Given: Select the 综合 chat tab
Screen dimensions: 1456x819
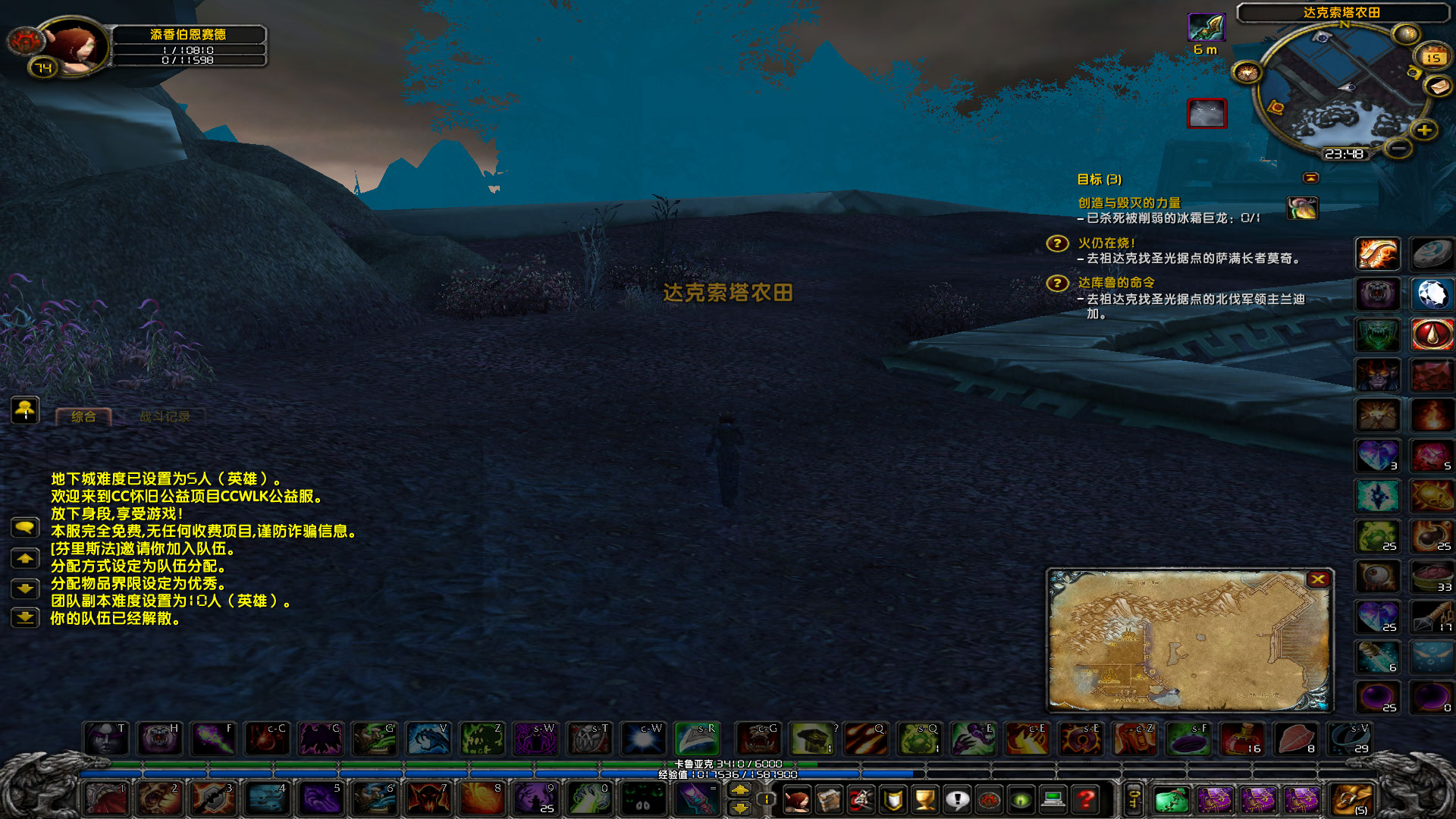Looking at the screenshot, I should (83, 416).
